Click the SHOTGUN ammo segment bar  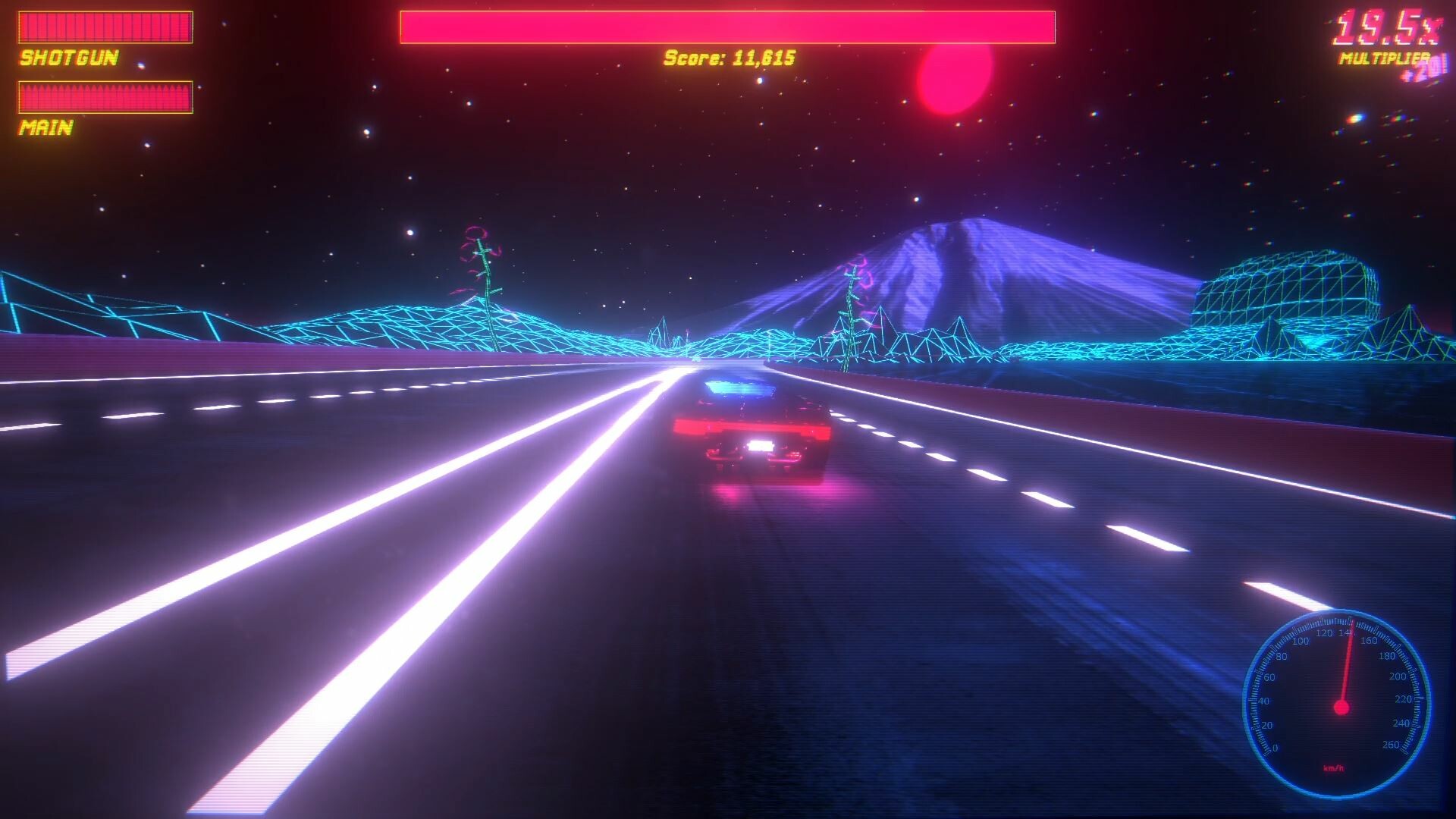pos(106,26)
